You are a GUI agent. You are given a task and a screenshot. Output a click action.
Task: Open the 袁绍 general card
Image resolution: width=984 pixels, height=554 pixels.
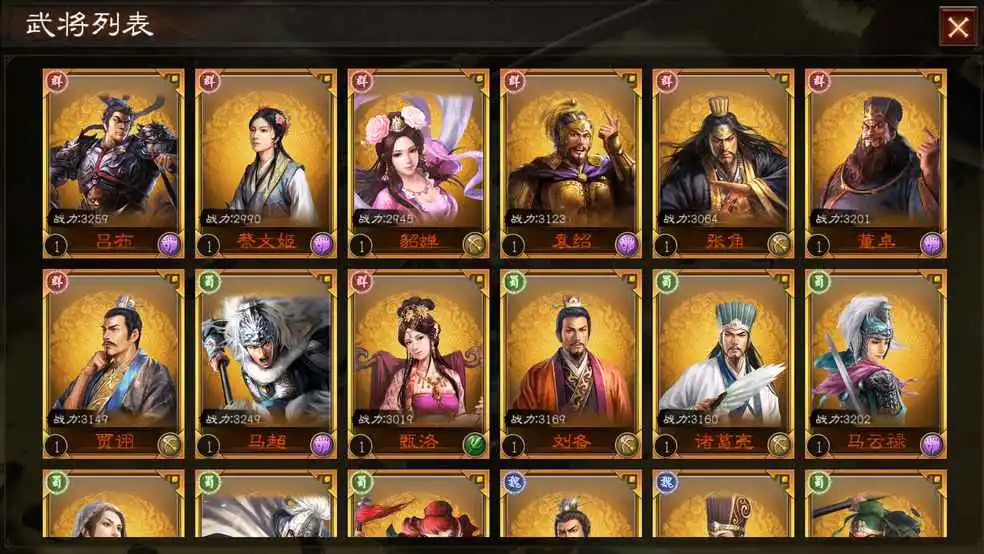(571, 160)
